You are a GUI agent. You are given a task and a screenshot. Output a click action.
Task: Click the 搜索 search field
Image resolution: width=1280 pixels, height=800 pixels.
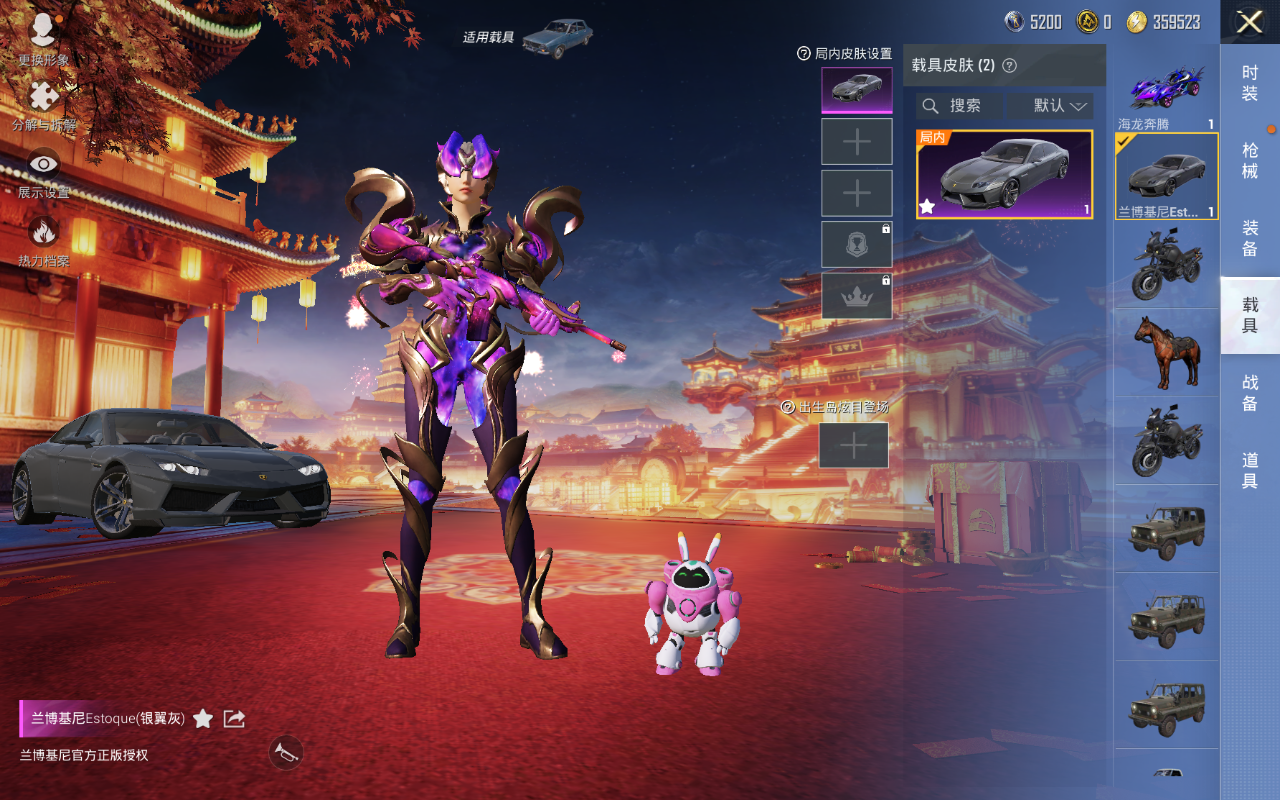pos(960,106)
